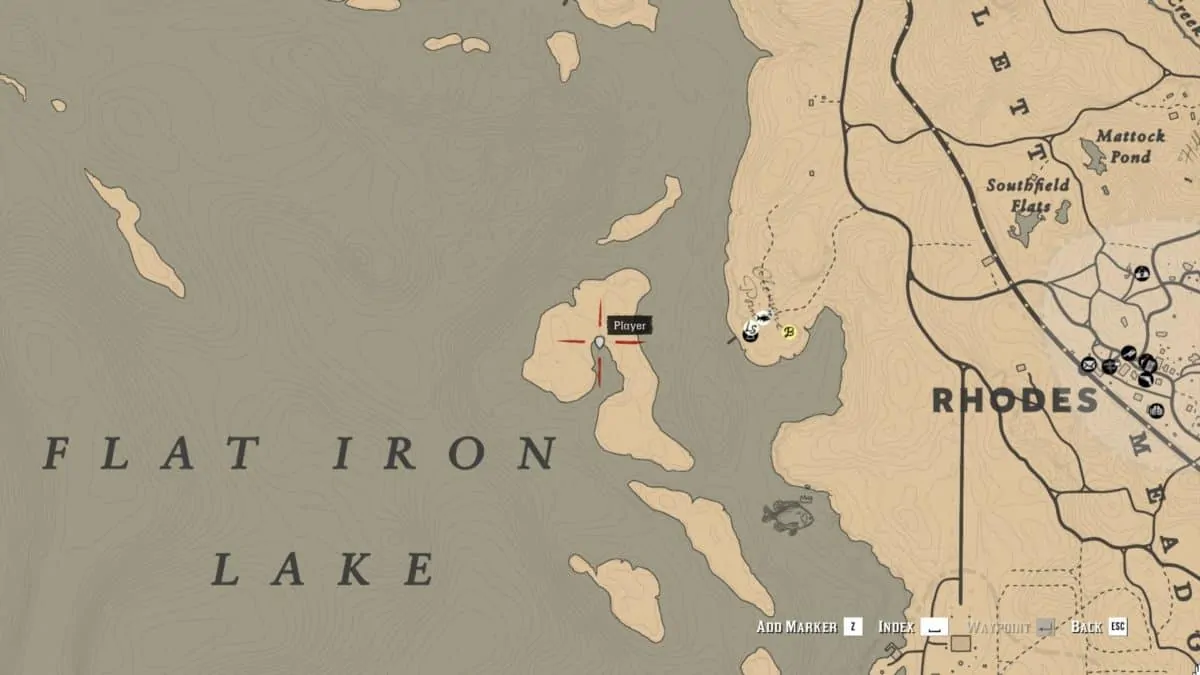The image size is (1200, 675).
Task: Pick the white fish icon near the shore
Action: coord(764,320)
